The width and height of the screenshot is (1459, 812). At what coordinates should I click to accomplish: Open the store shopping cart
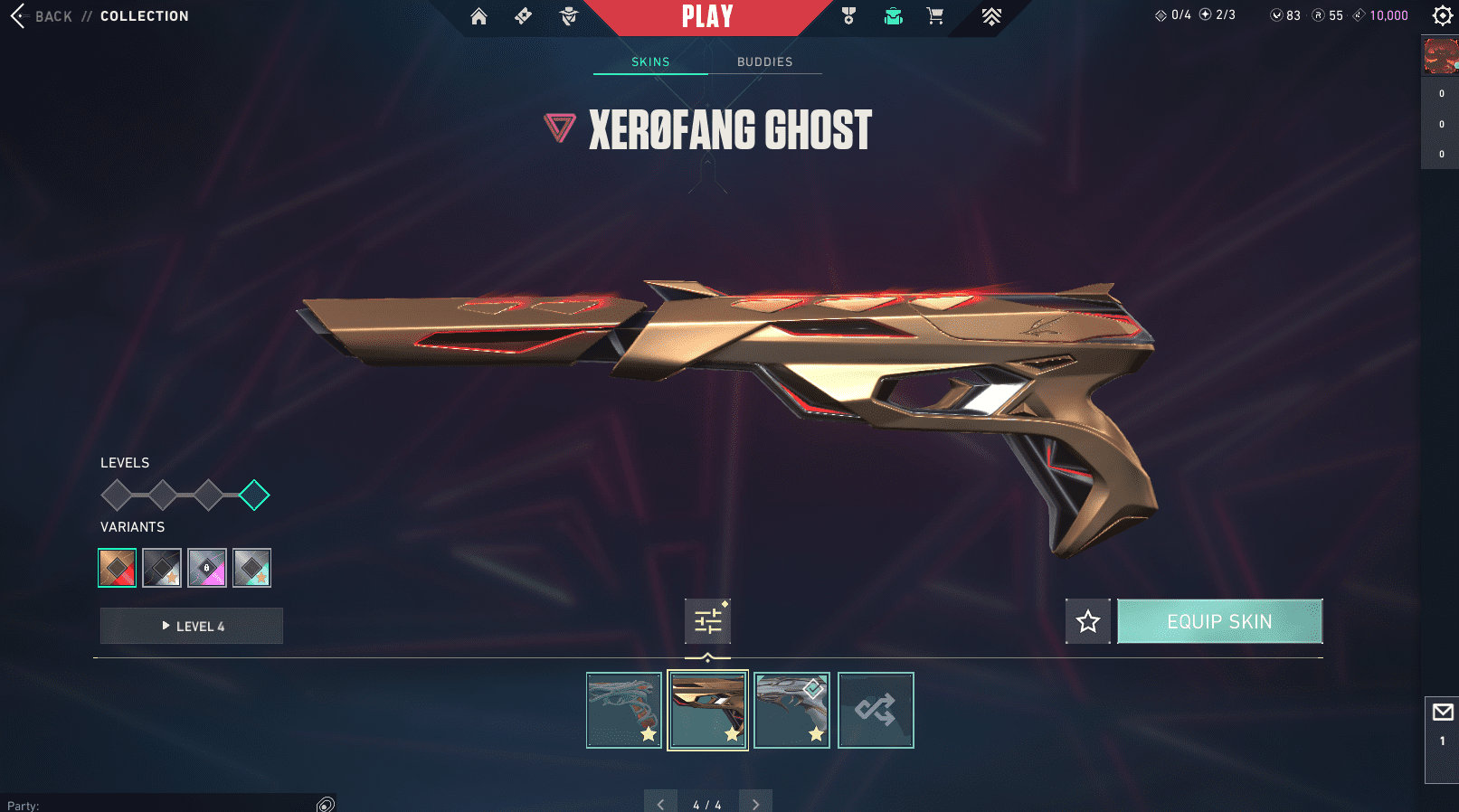pyautogui.click(x=935, y=16)
